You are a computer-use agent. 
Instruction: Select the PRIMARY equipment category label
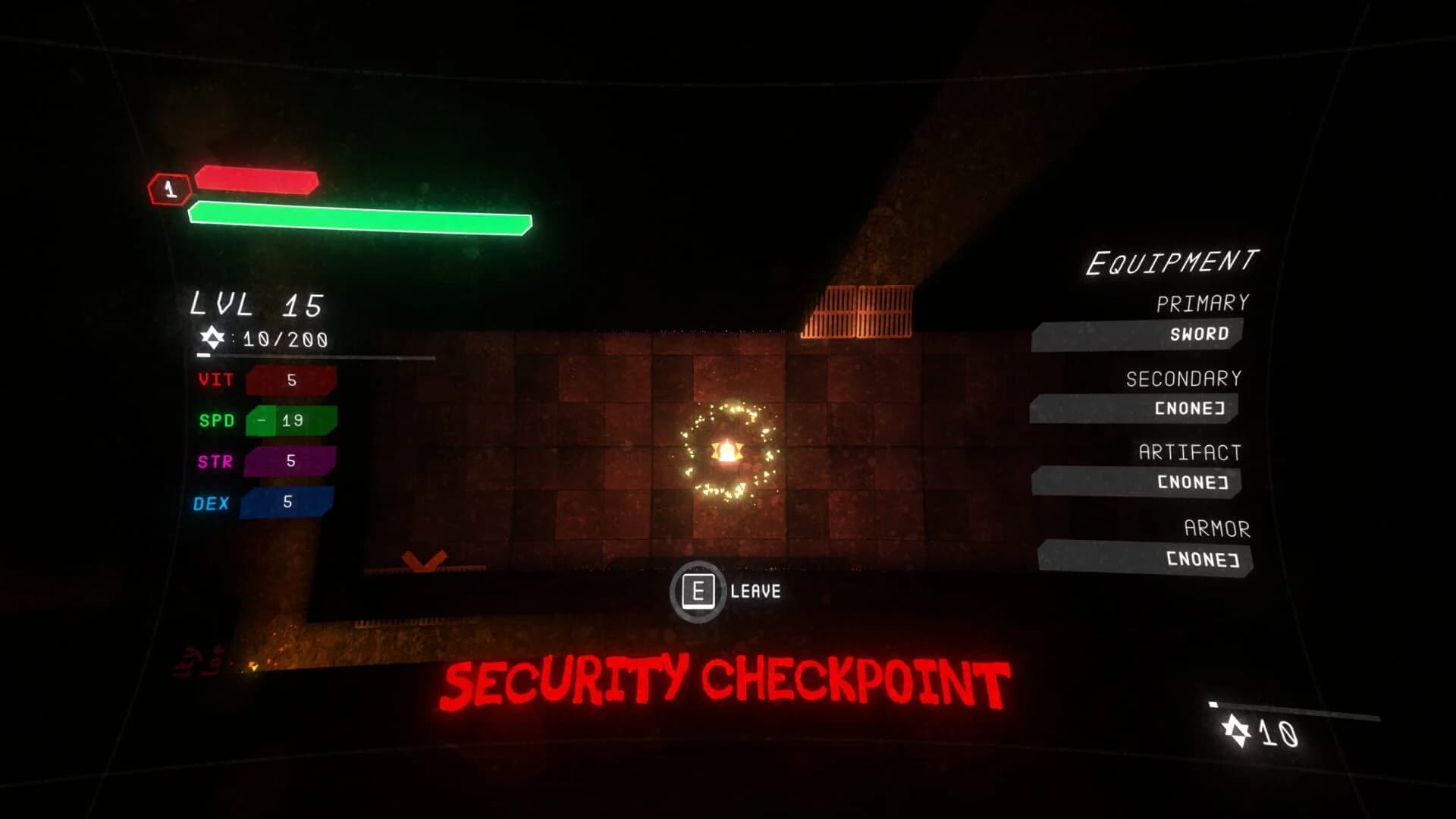coord(1200,303)
